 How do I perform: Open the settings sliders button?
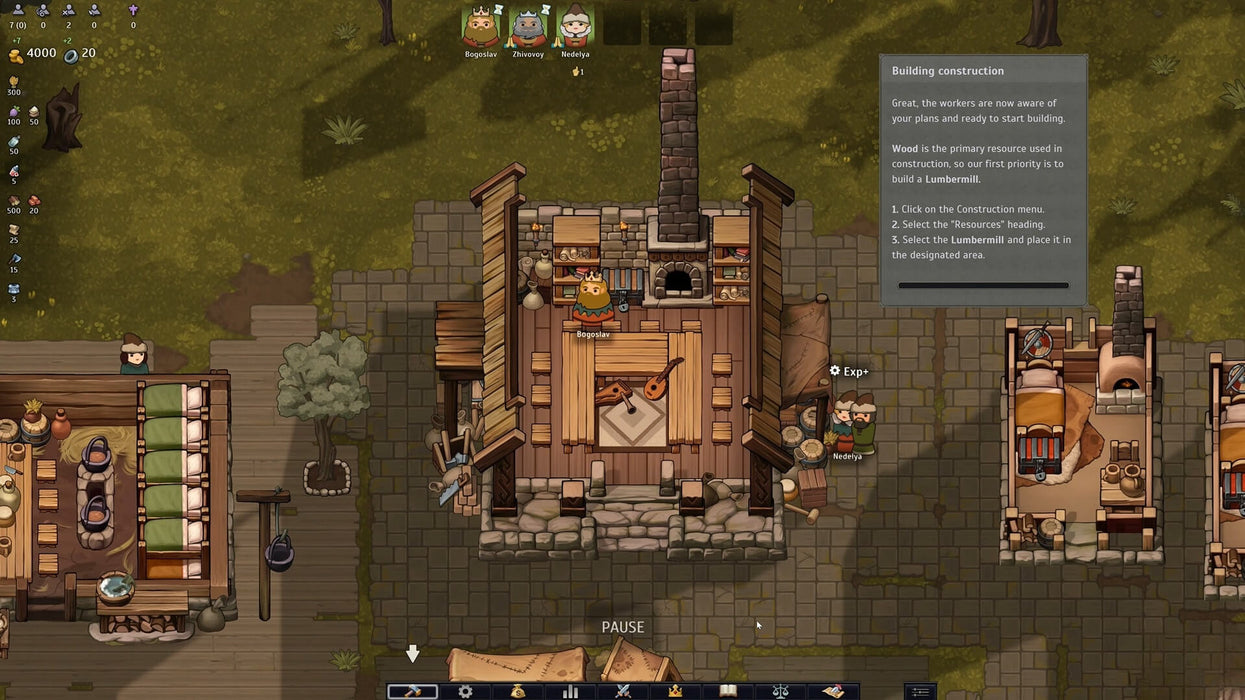coord(920,691)
